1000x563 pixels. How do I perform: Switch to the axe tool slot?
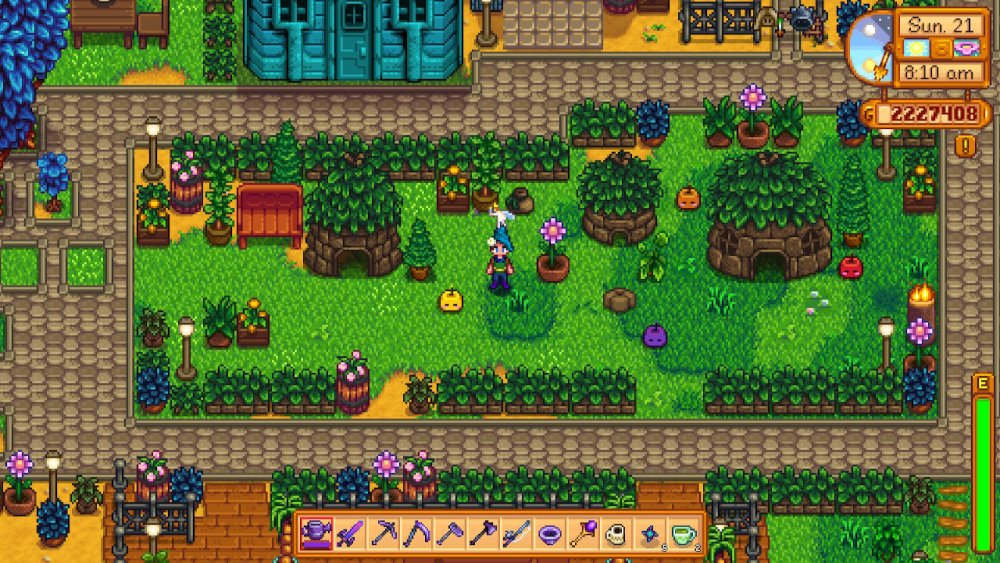pyautogui.click(x=483, y=533)
